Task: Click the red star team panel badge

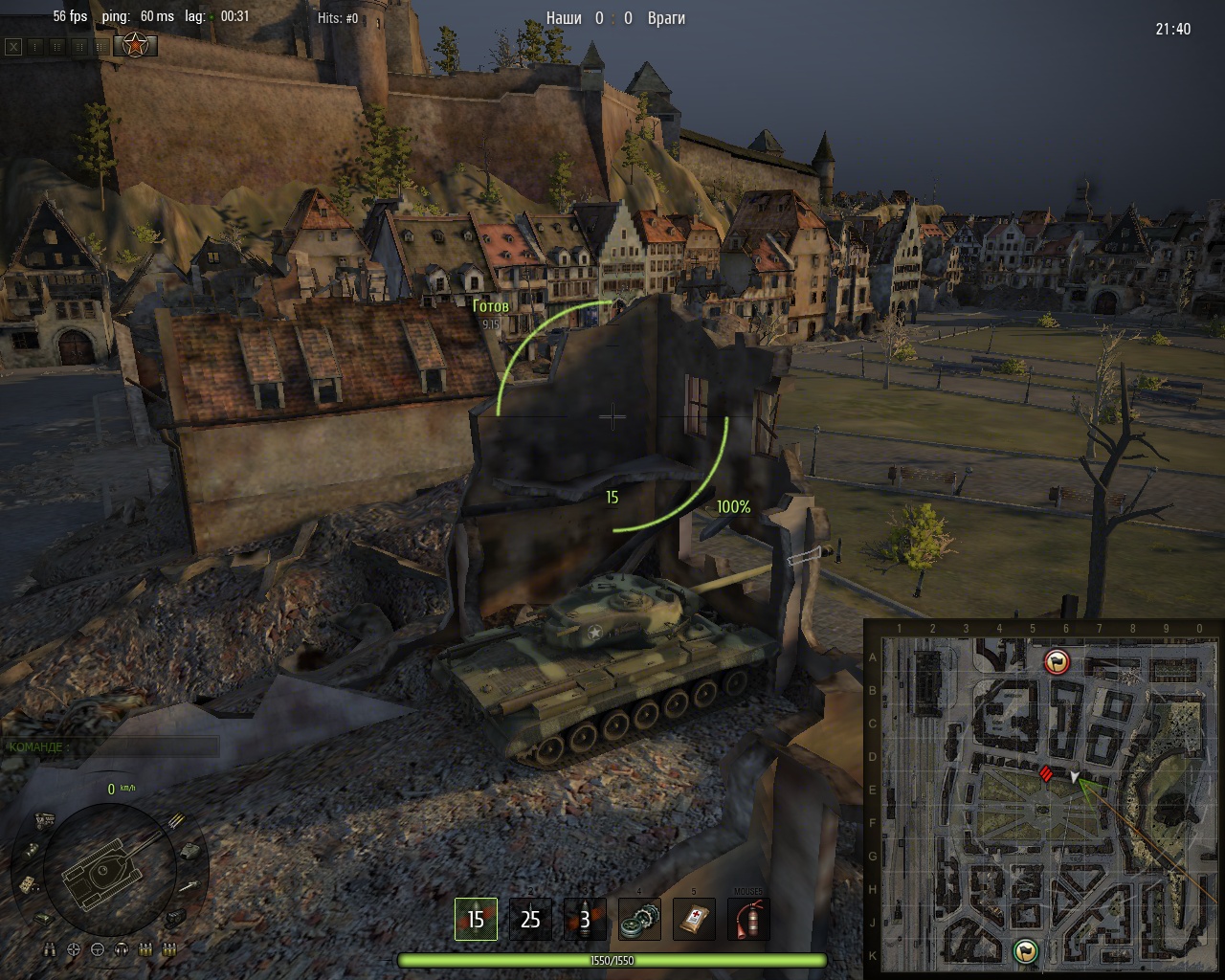Action: tap(136, 44)
